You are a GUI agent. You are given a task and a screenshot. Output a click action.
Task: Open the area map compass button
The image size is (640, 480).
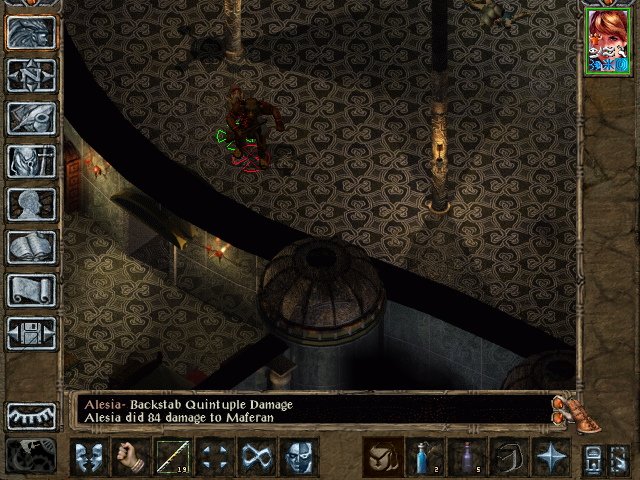tap(31, 75)
